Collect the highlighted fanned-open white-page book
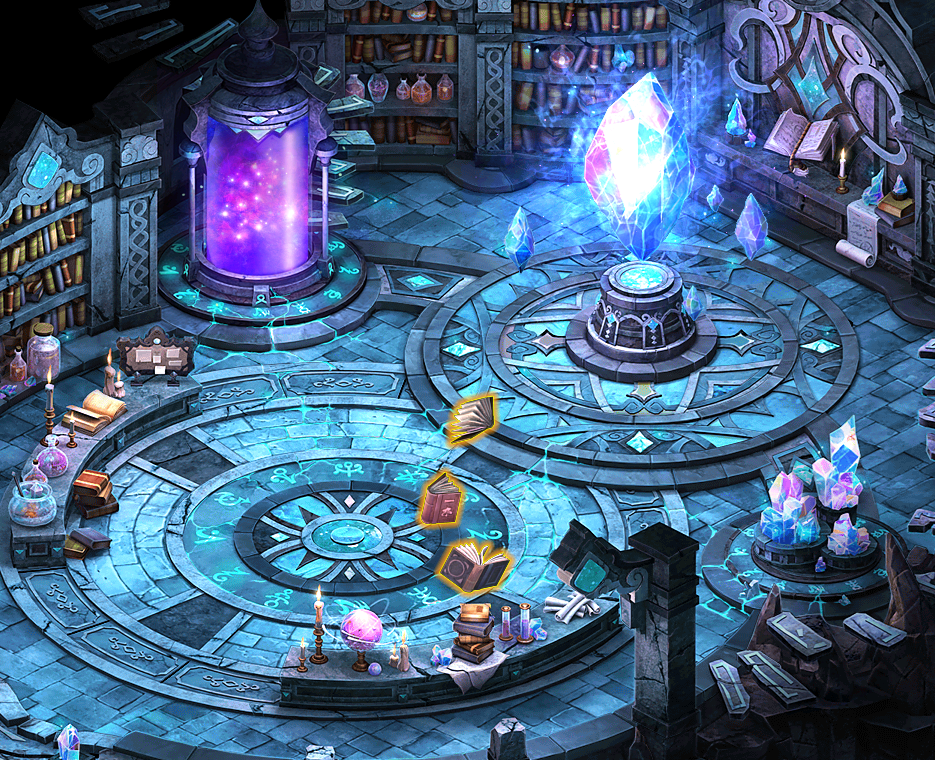This screenshot has width=949, height=760. (471, 420)
